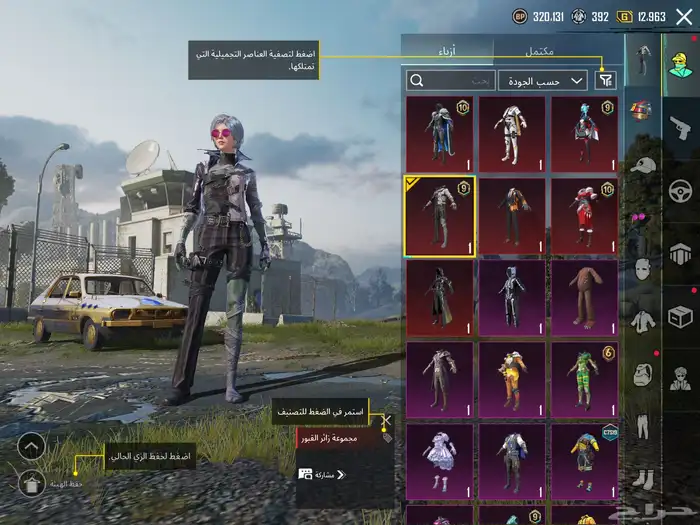Open the baseball cap subcategory
The width and height of the screenshot is (700, 525).
[643, 164]
